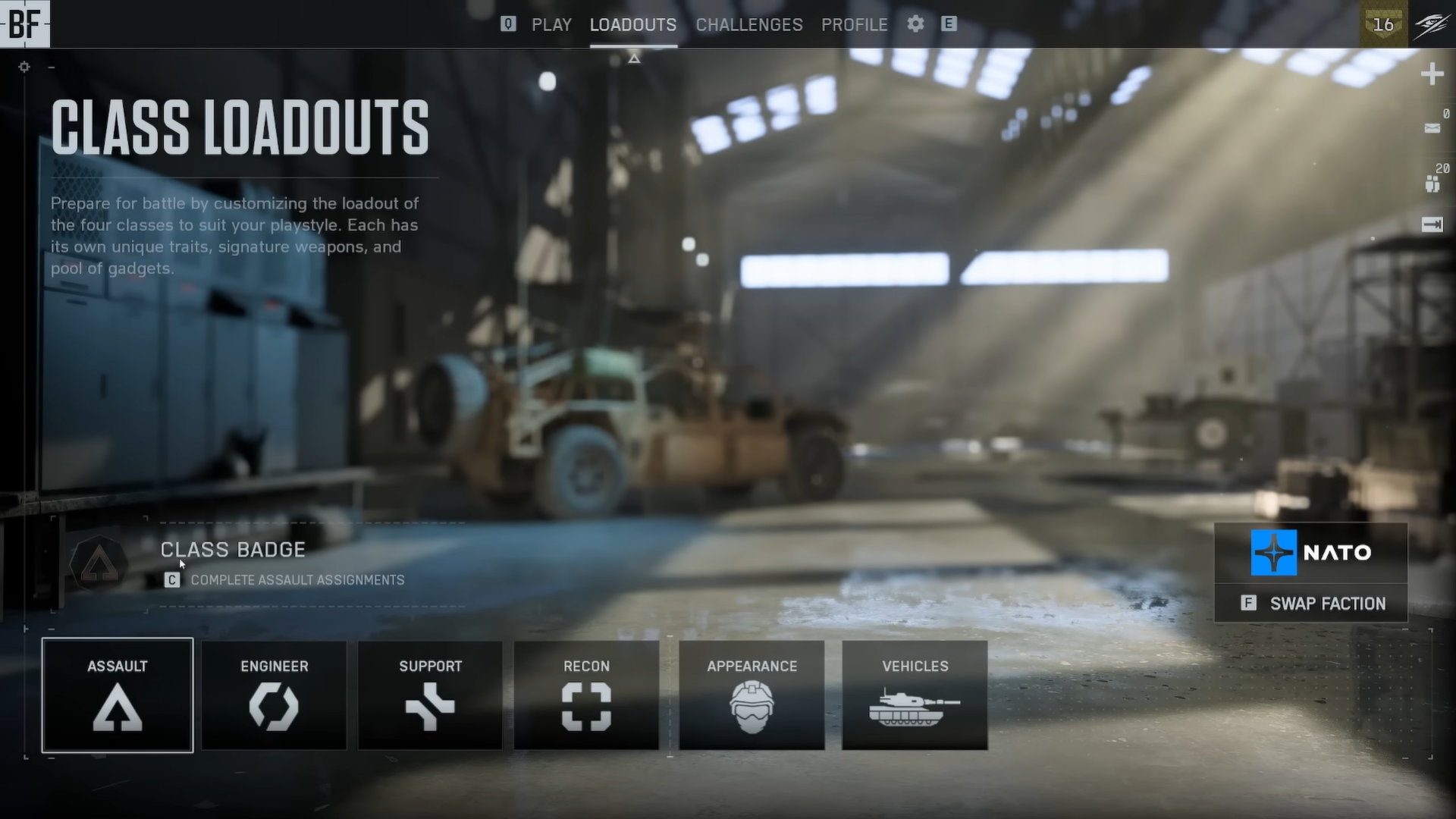Select the Support class tile
Image resolution: width=1456 pixels, height=819 pixels.
coord(430,695)
